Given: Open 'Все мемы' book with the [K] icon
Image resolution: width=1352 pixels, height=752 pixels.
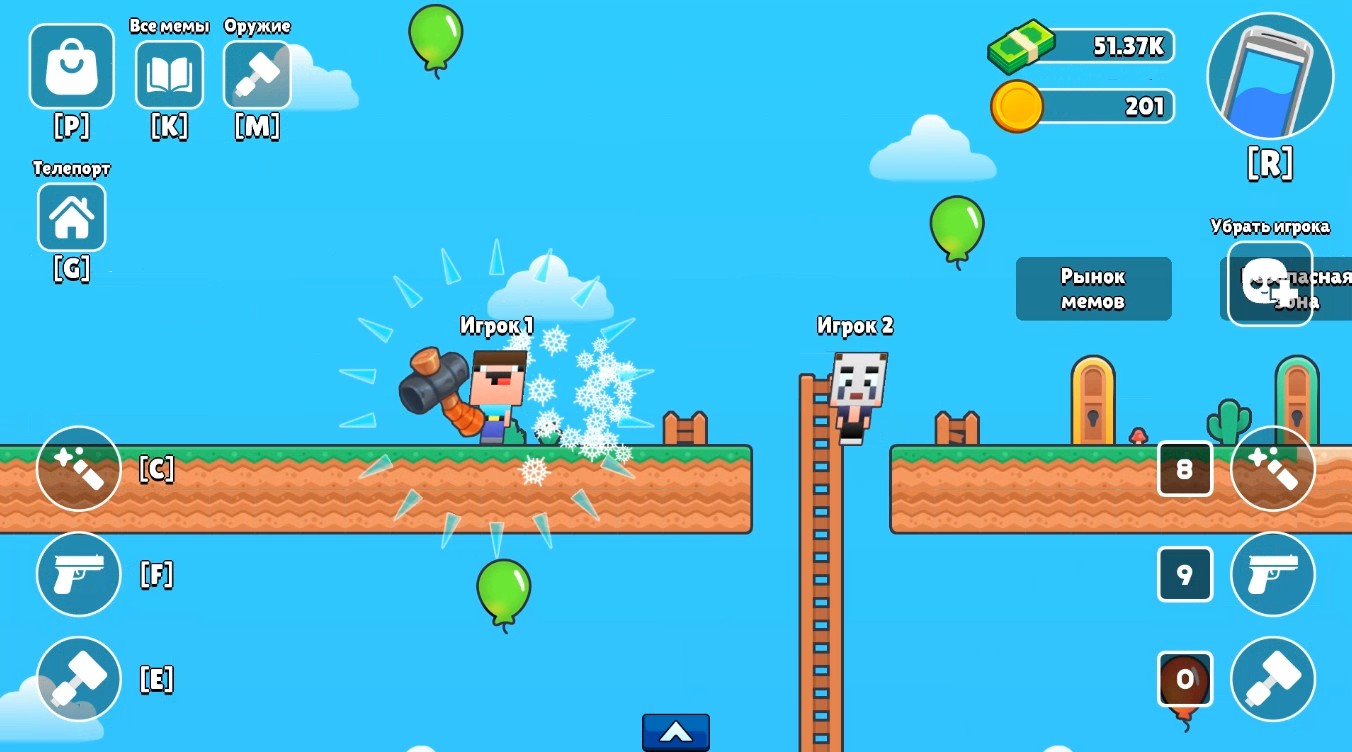Looking at the screenshot, I should point(168,74).
